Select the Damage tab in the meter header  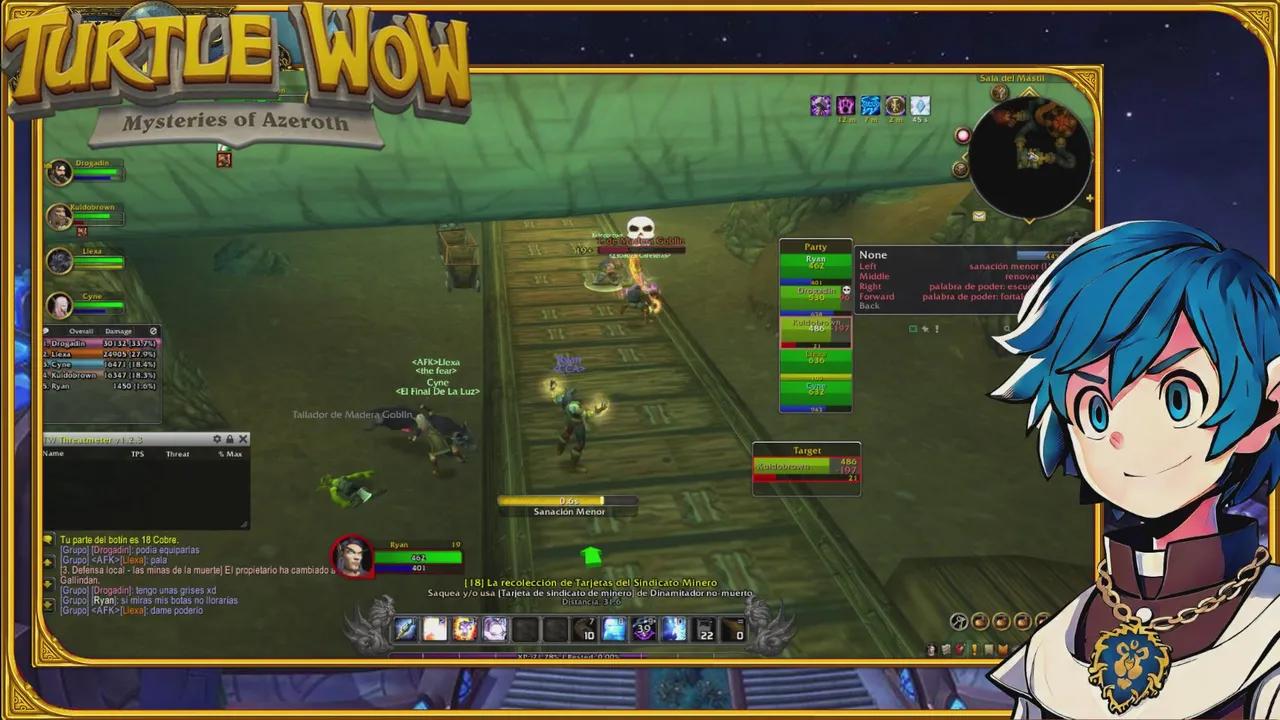(118, 331)
